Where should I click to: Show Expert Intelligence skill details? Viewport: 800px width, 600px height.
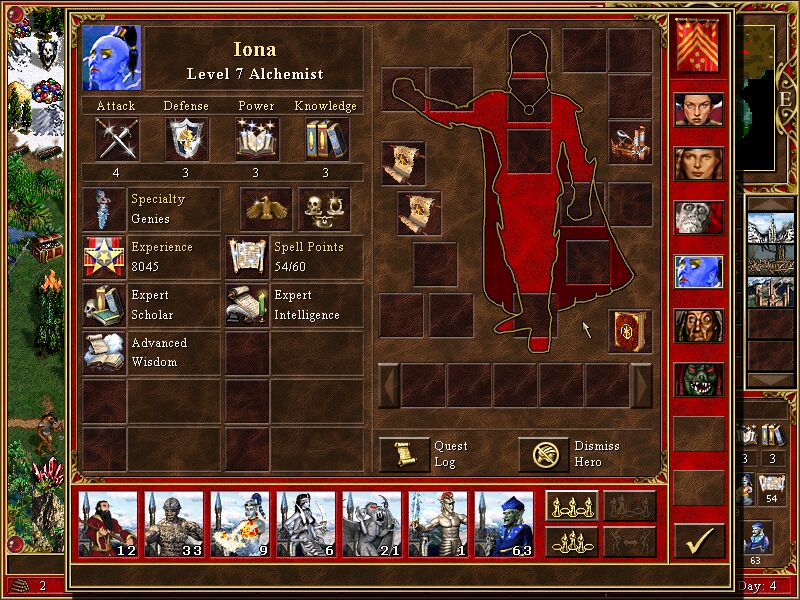click(x=246, y=305)
